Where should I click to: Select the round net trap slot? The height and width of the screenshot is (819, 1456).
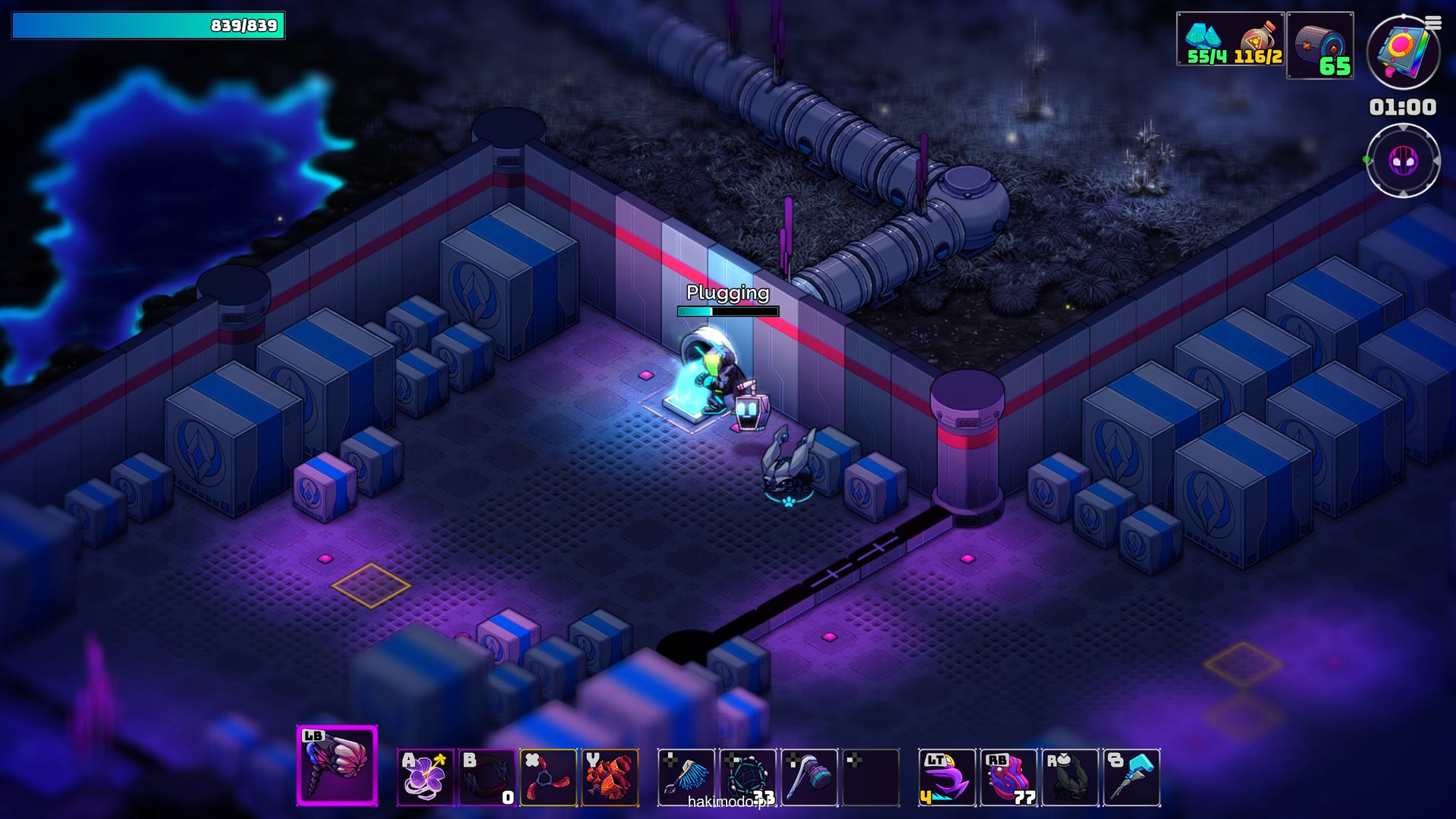(x=748, y=777)
